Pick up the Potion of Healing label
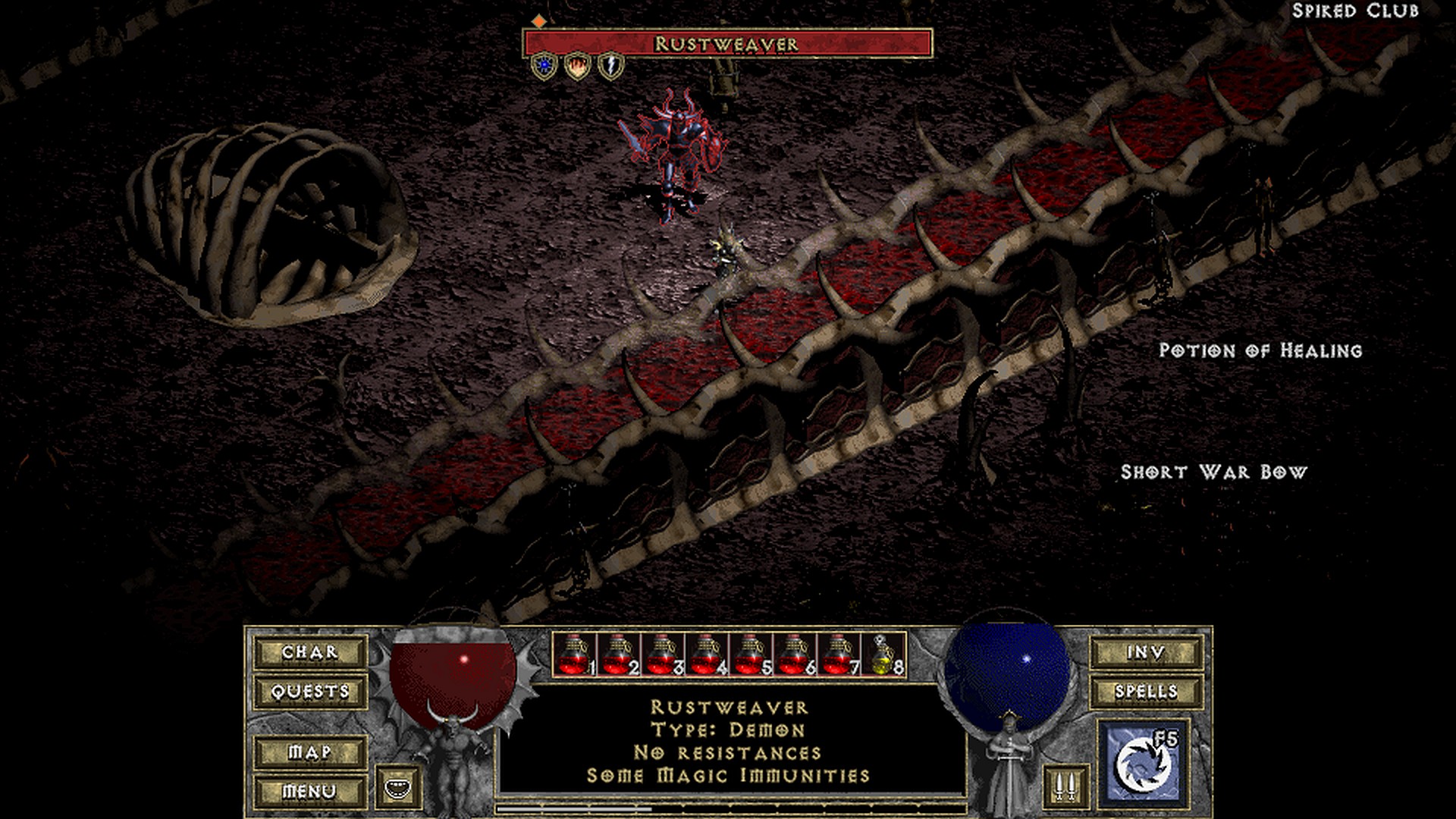This screenshot has height=819, width=1456. (1260, 350)
